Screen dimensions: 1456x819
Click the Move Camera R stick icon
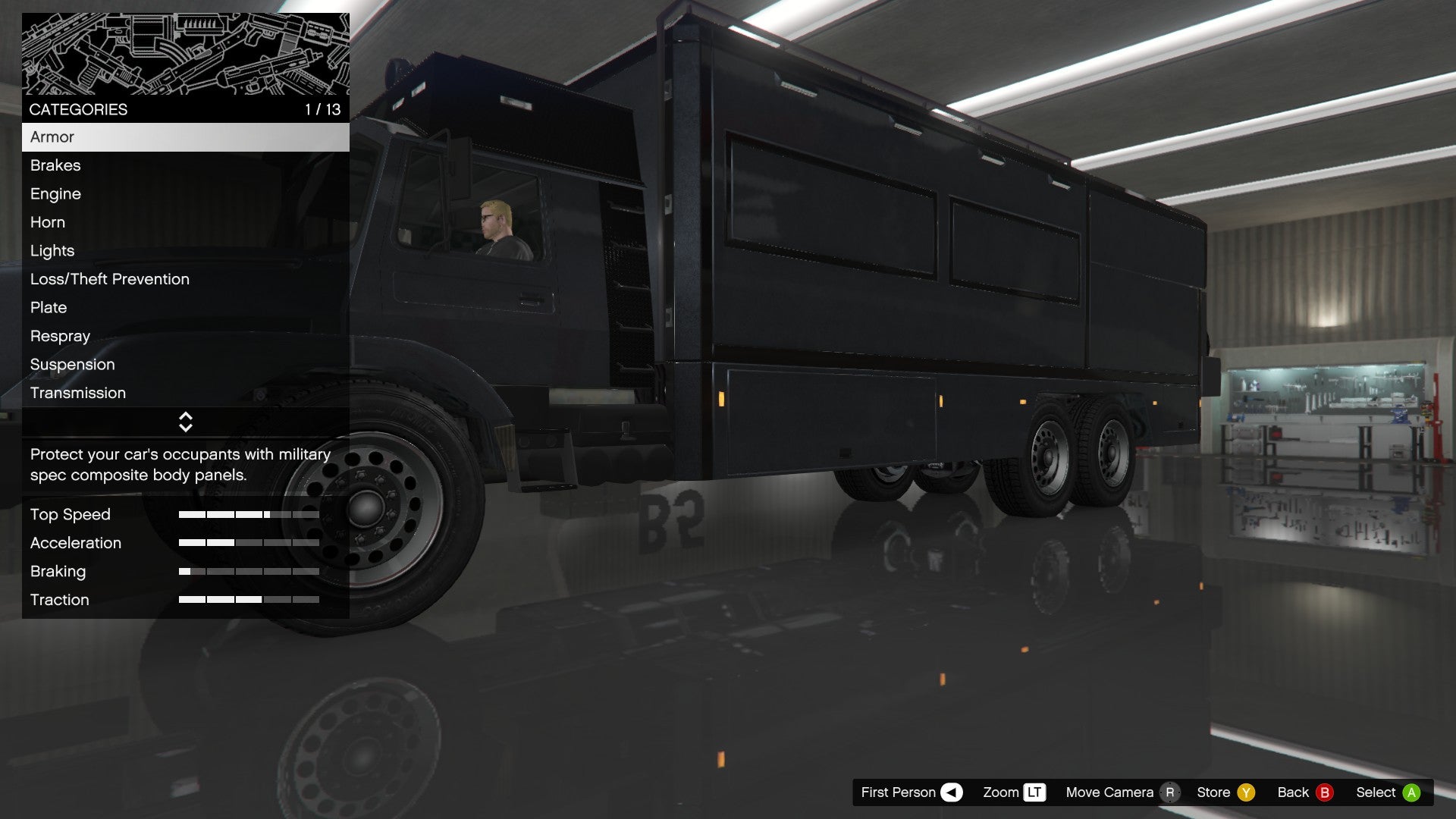pos(1172,792)
